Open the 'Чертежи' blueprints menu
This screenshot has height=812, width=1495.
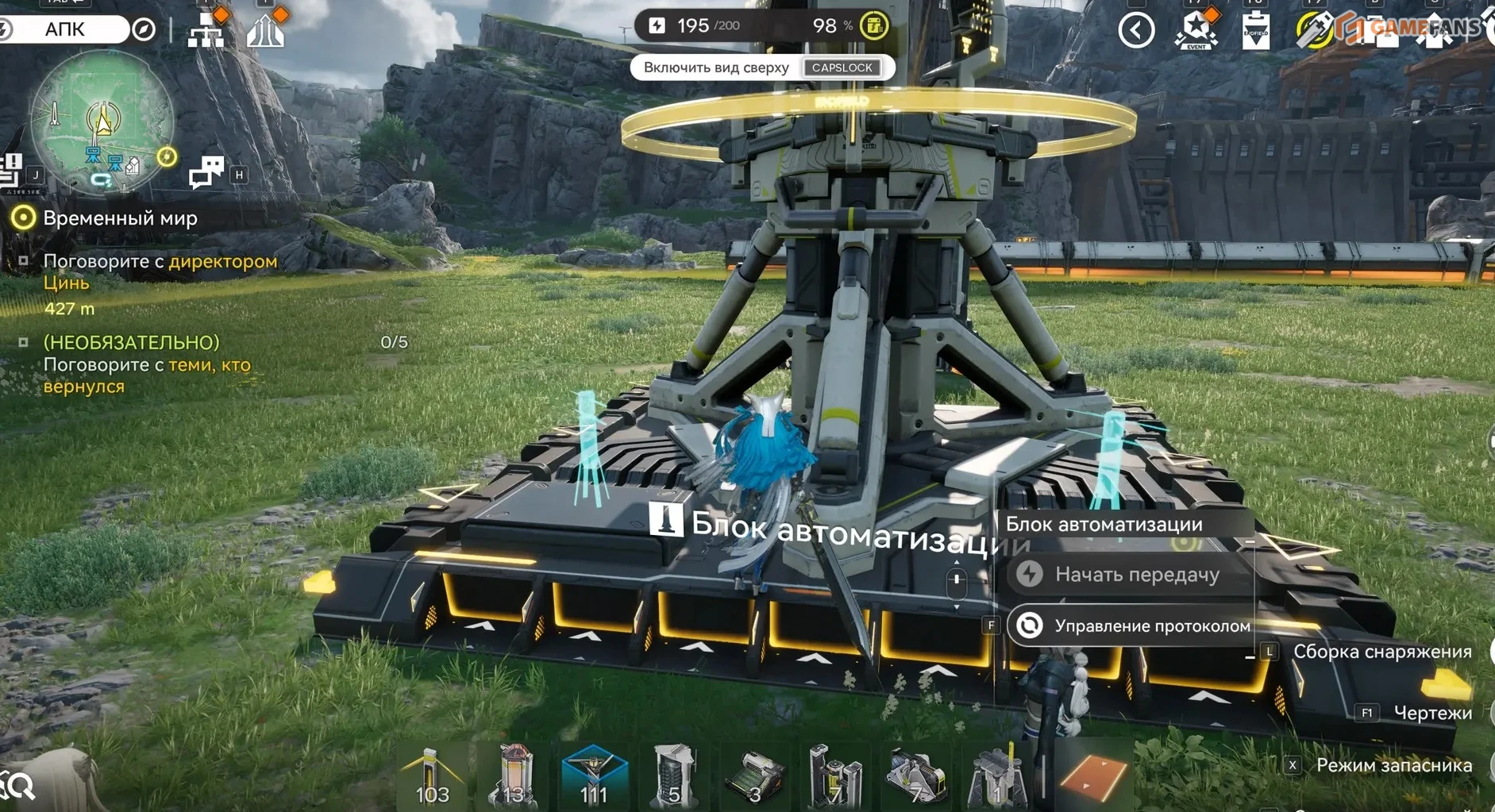[x=1432, y=713]
